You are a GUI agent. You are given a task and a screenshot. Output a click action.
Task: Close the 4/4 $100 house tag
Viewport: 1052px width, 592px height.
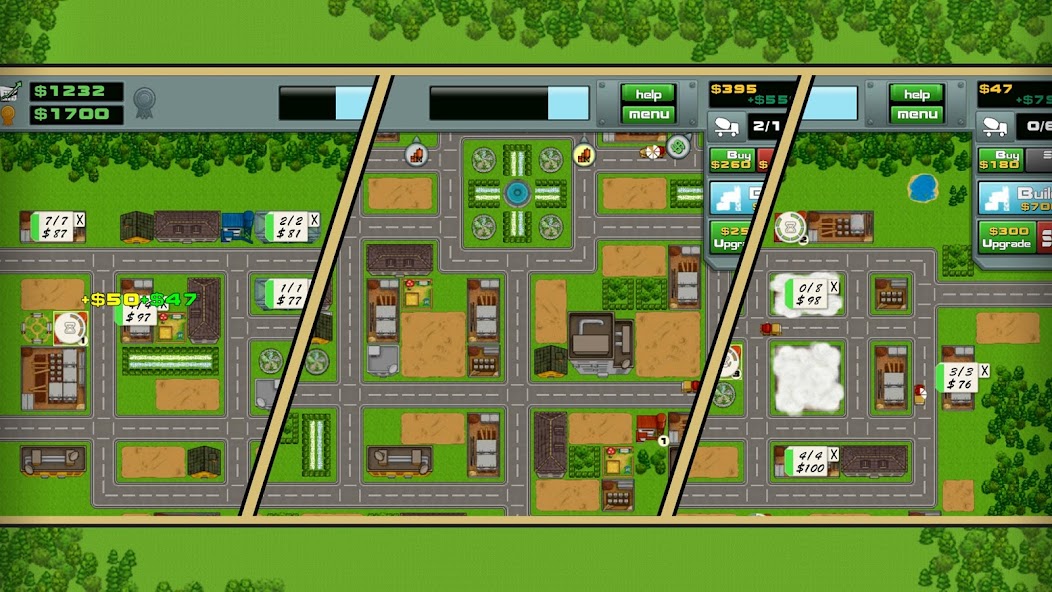(x=835, y=453)
